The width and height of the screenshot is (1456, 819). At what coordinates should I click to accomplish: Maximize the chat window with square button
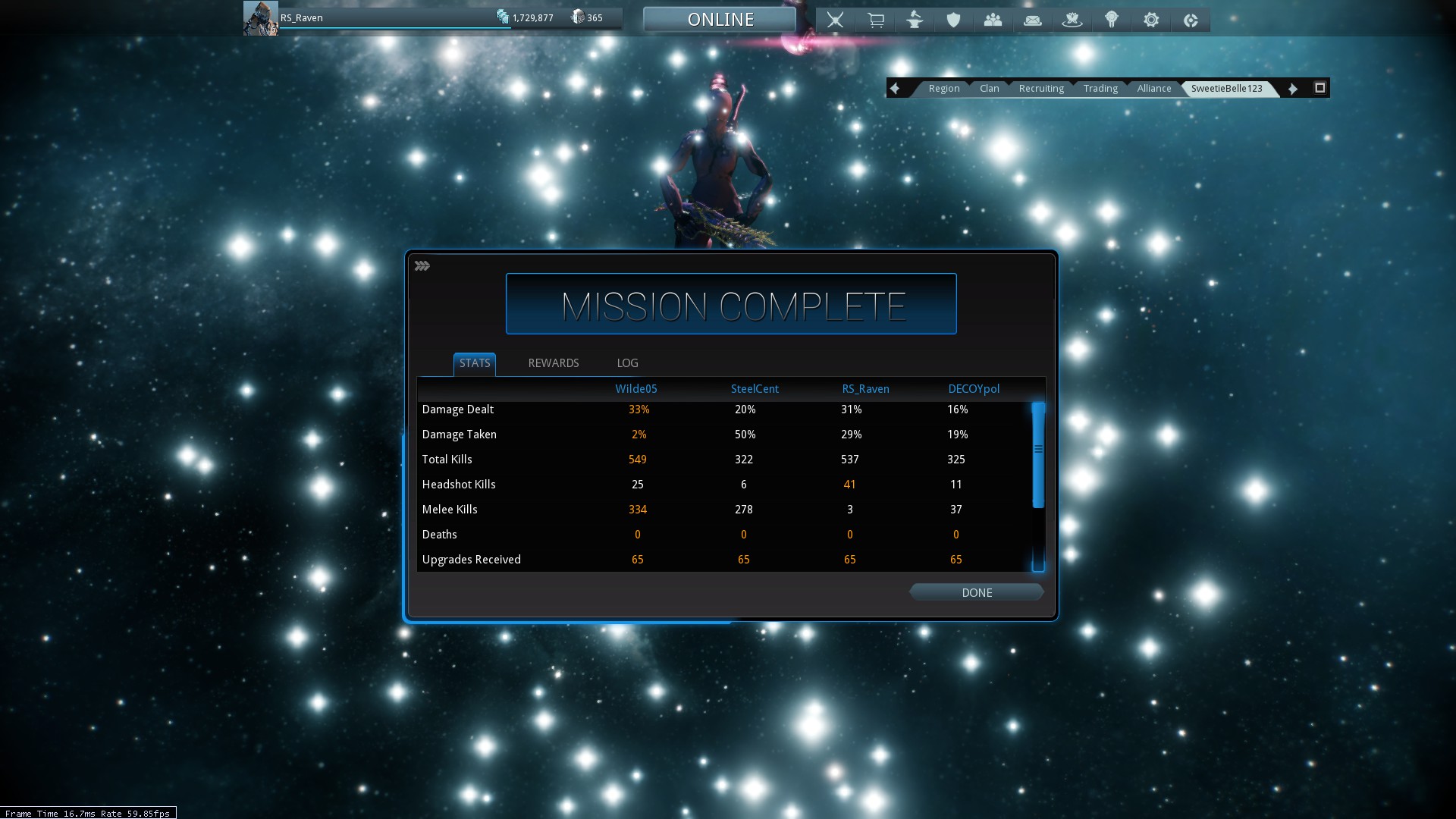click(x=1319, y=88)
